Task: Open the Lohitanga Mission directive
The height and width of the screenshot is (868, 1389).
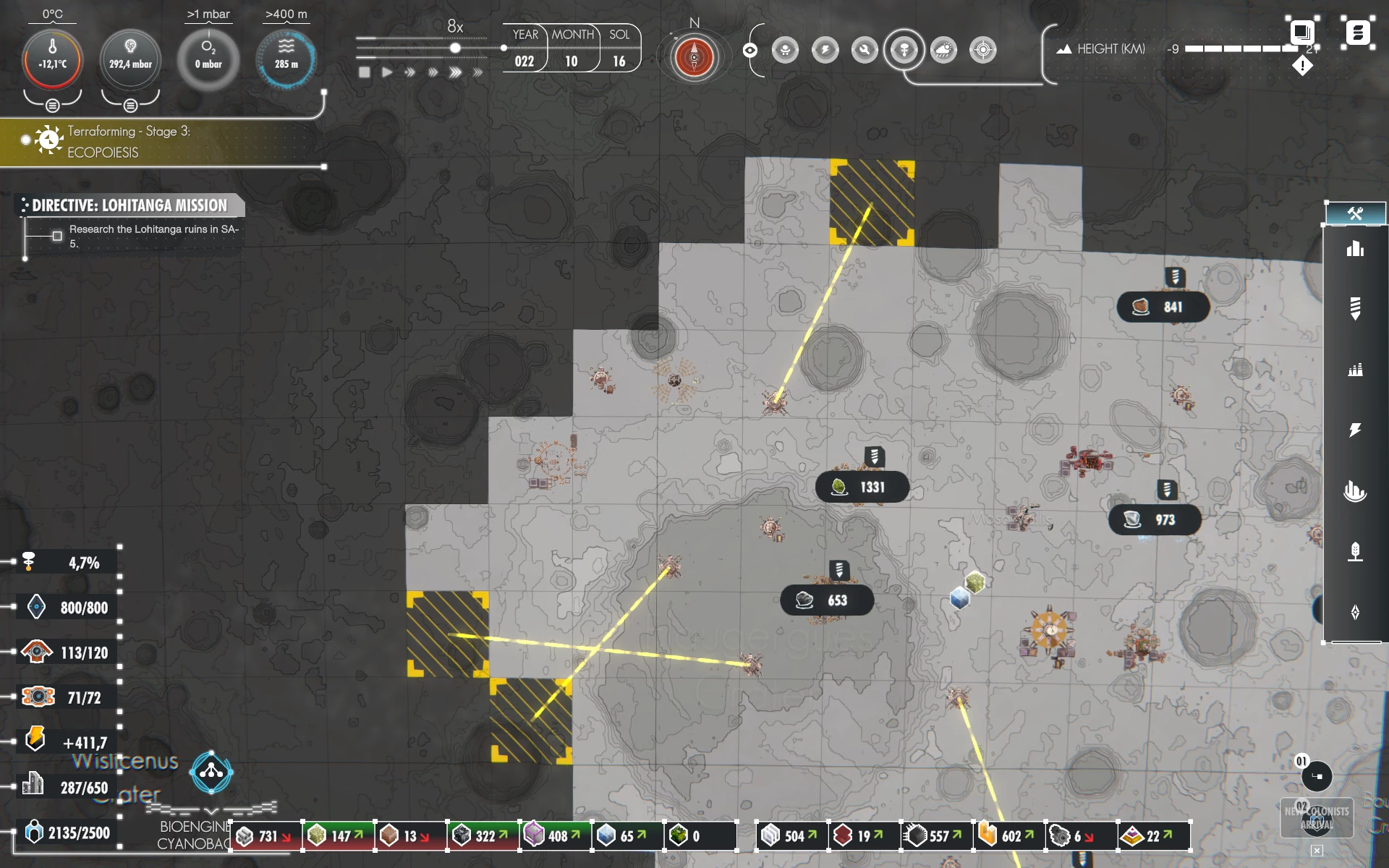Action: pyautogui.click(x=130, y=205)
